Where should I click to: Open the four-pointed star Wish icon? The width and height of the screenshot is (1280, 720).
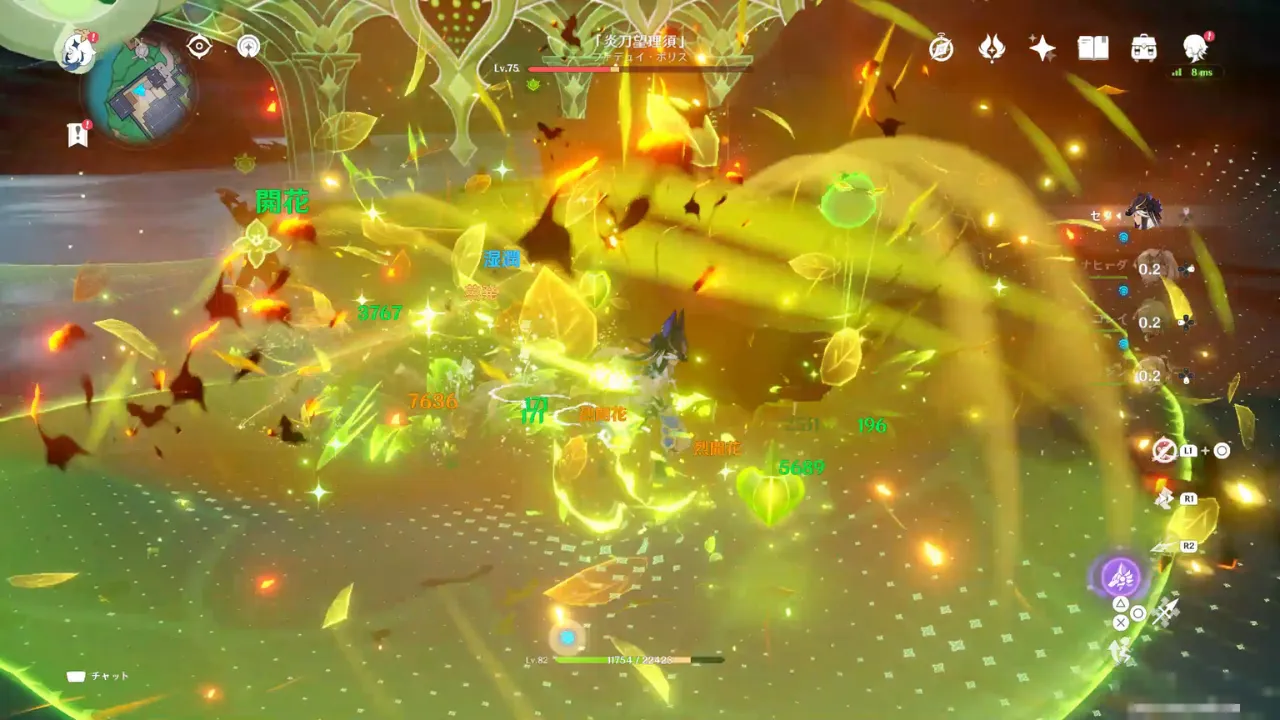1043,48
